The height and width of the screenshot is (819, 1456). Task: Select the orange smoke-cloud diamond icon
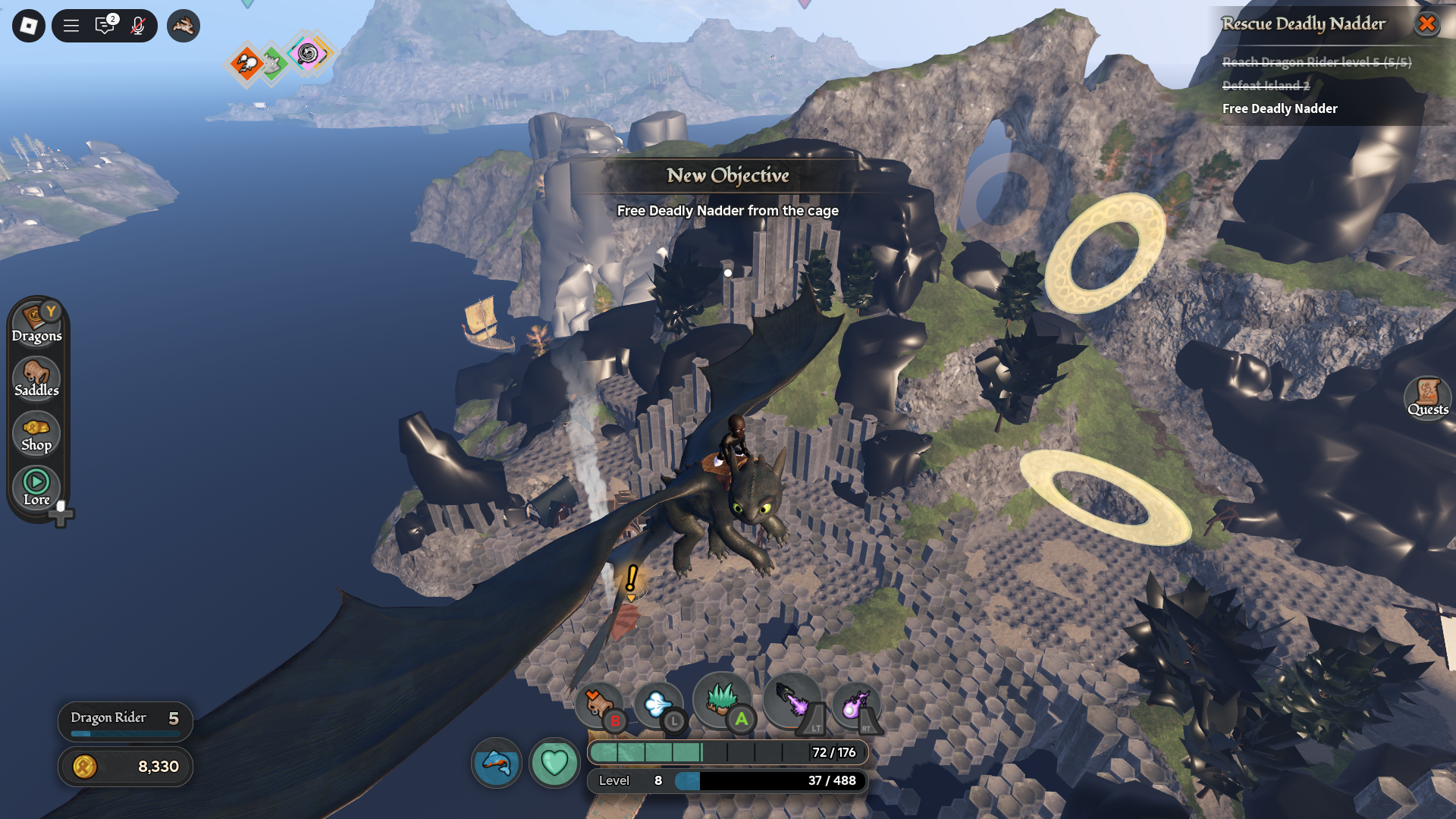246,64
